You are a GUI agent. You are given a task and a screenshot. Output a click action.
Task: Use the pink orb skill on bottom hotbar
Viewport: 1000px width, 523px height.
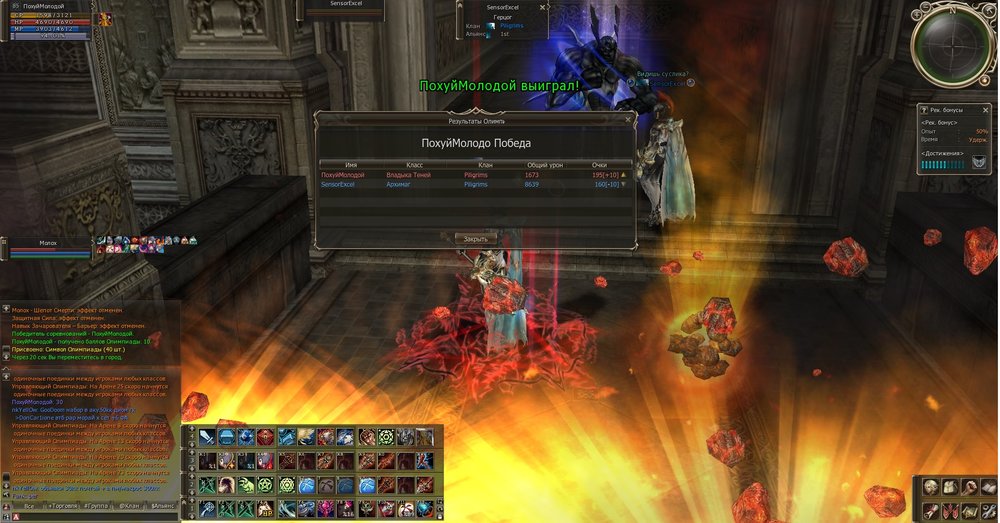click(x=326, y=508)
